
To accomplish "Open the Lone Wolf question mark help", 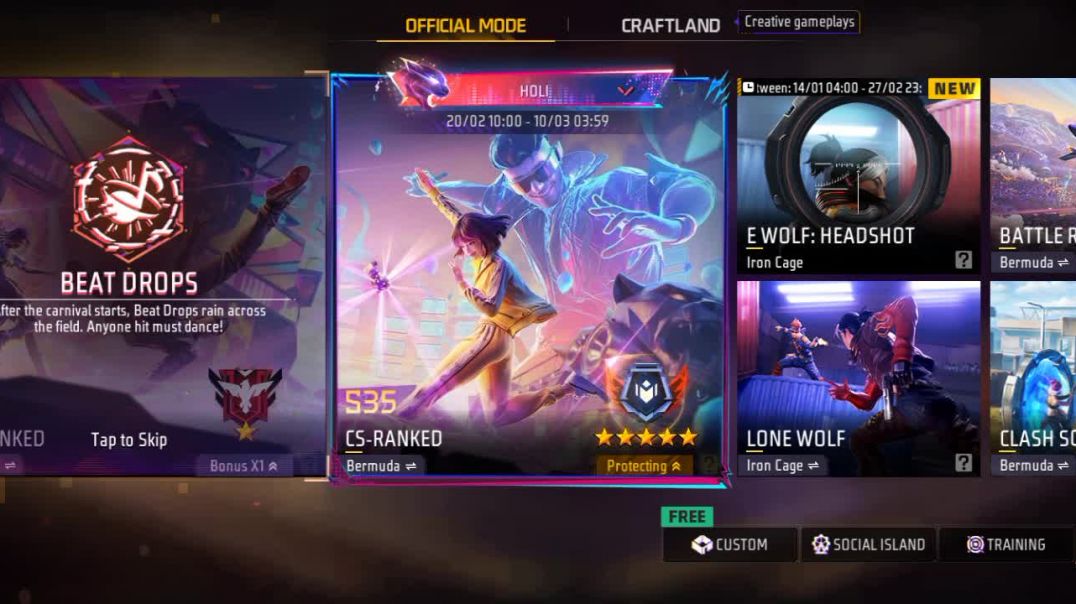I will [x=963, y=463].
